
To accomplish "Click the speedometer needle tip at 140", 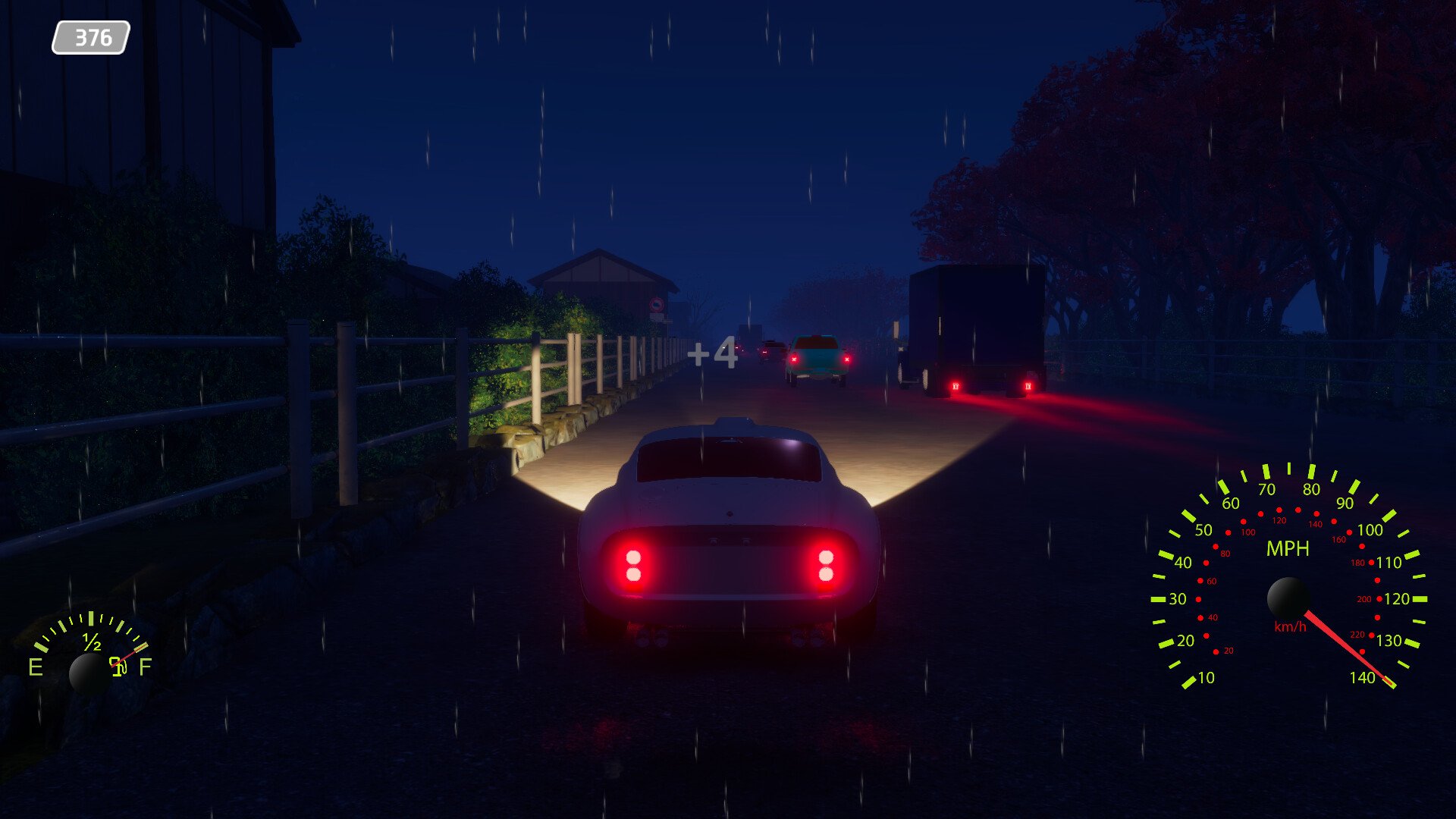I will tap(1389, 682).
